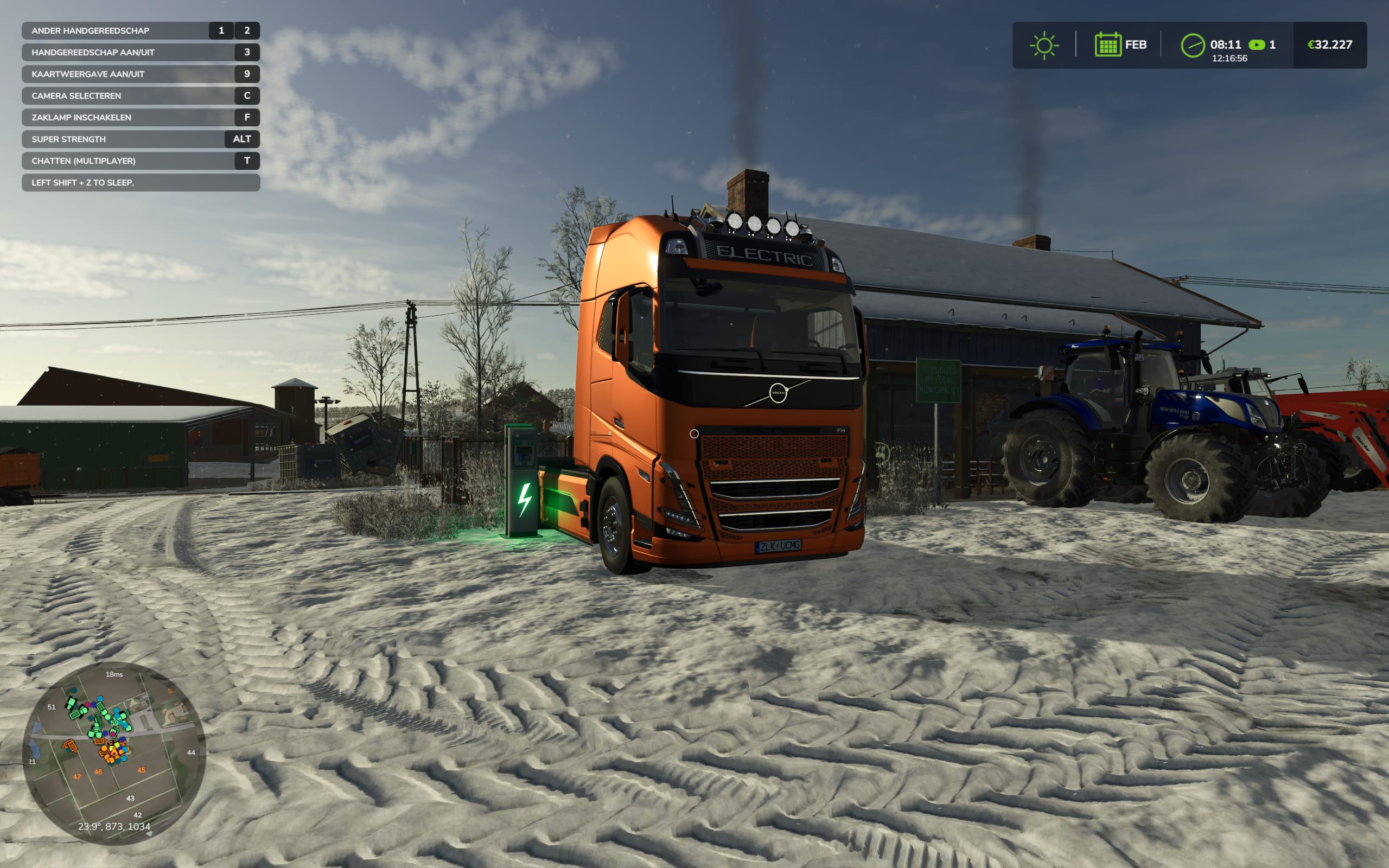Click the circular minimap
The width and height of the screenshot is (1389, 868).
tap(113, 752)
